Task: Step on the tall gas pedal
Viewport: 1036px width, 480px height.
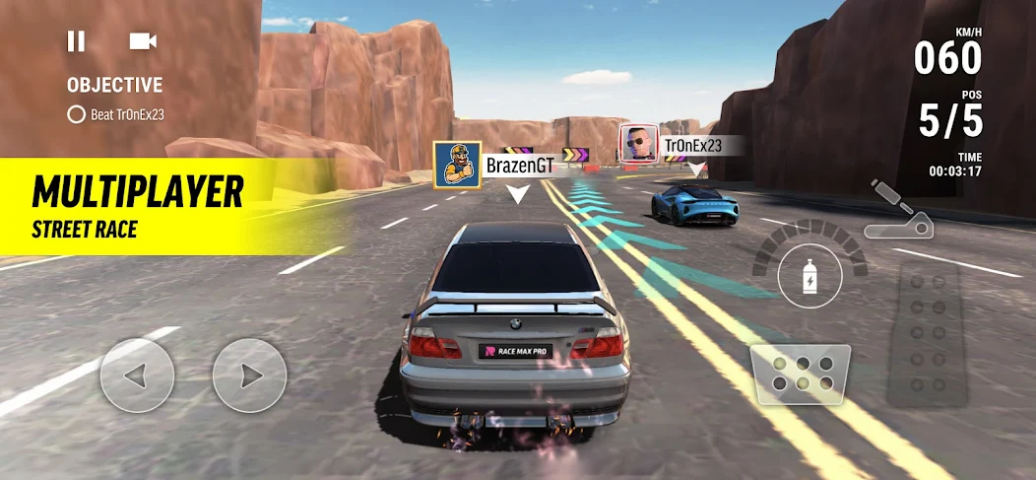Action: (926, 335)
